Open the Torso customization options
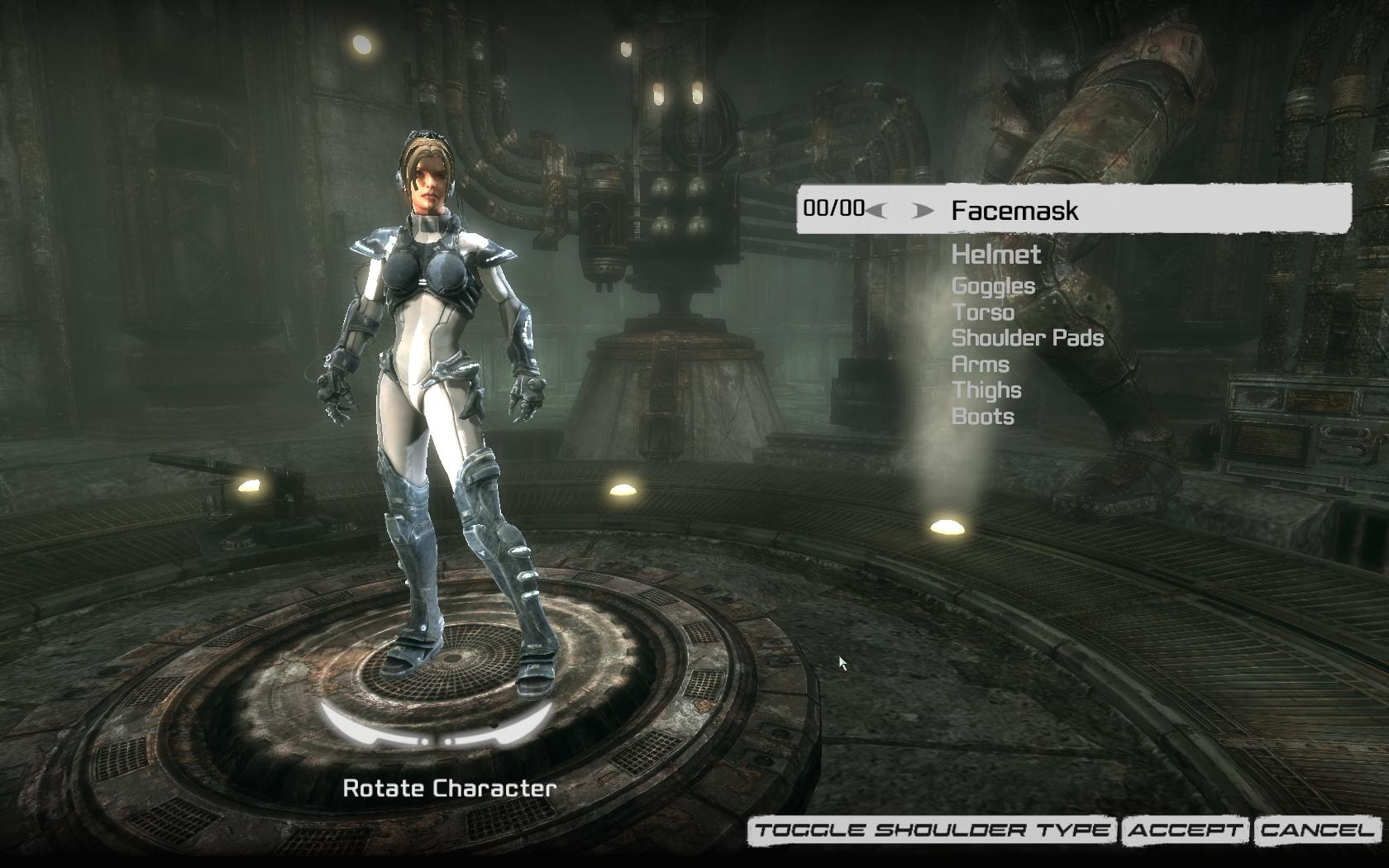The width and height of the screenshot is (1389, 868). click(983, 312)
